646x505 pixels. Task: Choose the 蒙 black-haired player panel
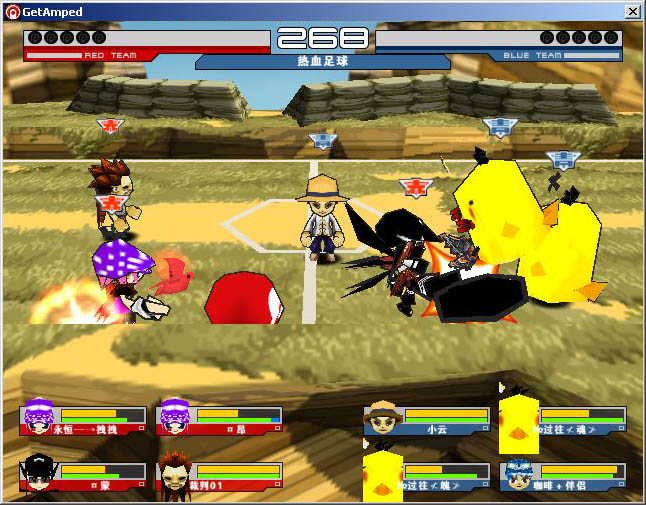[83, 475]
